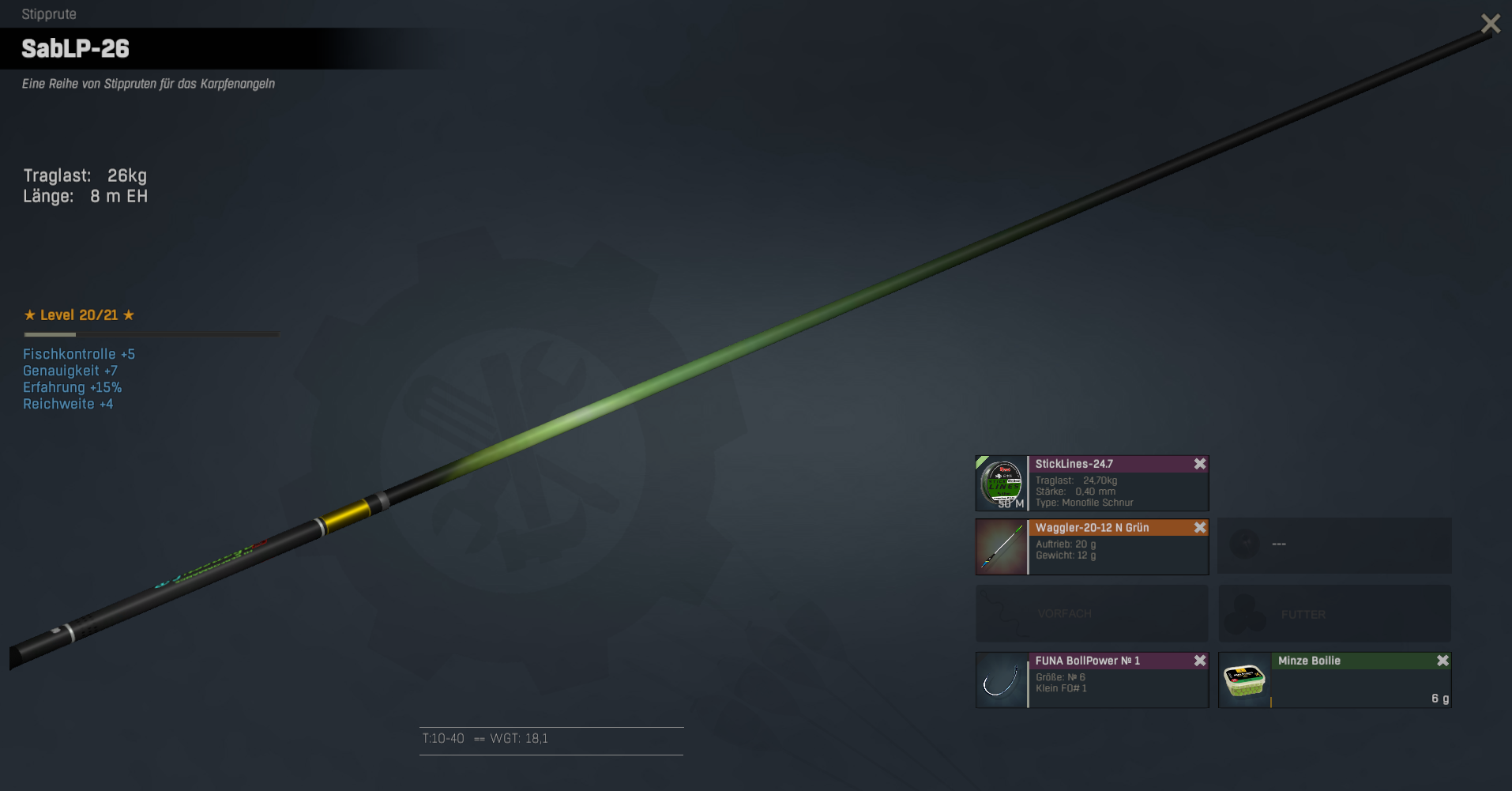Close the SabLP-26 rod detail screen
Viewport: 1512px width, 791px height.
[x=1490, y=24]
